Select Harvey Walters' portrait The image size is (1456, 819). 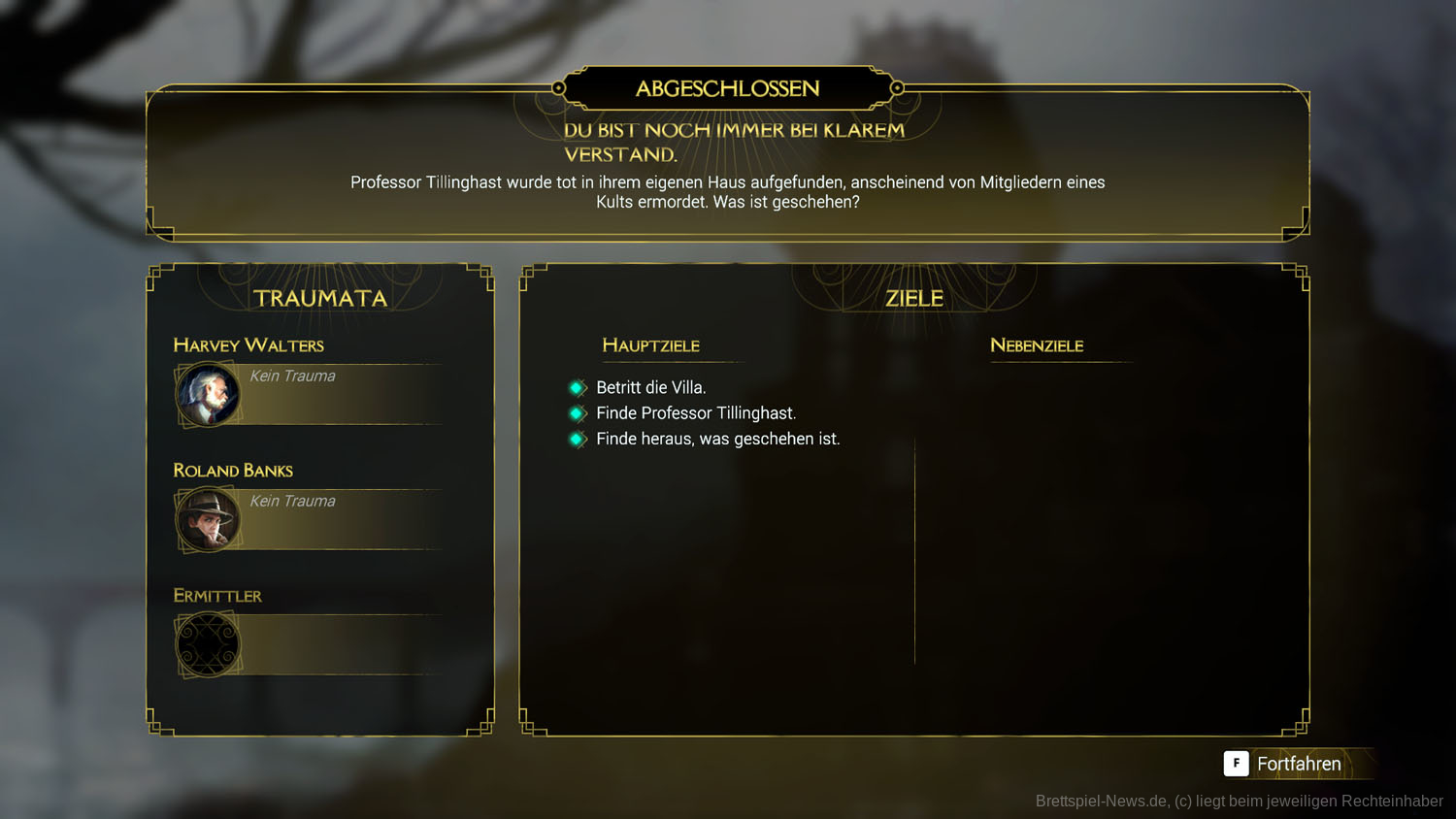208,394
